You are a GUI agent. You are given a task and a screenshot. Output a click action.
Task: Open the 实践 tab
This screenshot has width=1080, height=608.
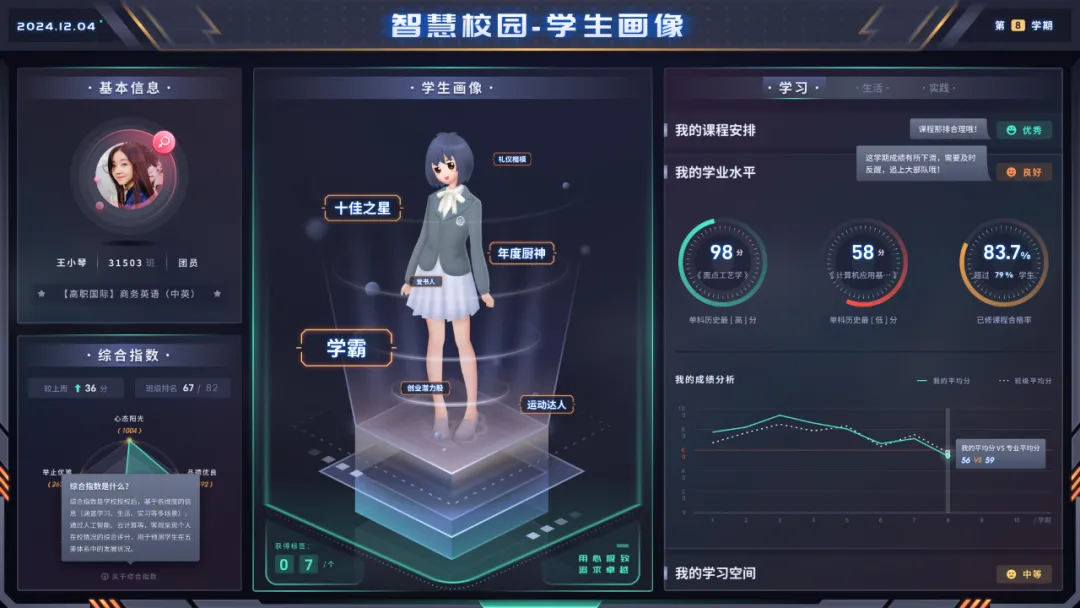point(938,88)
